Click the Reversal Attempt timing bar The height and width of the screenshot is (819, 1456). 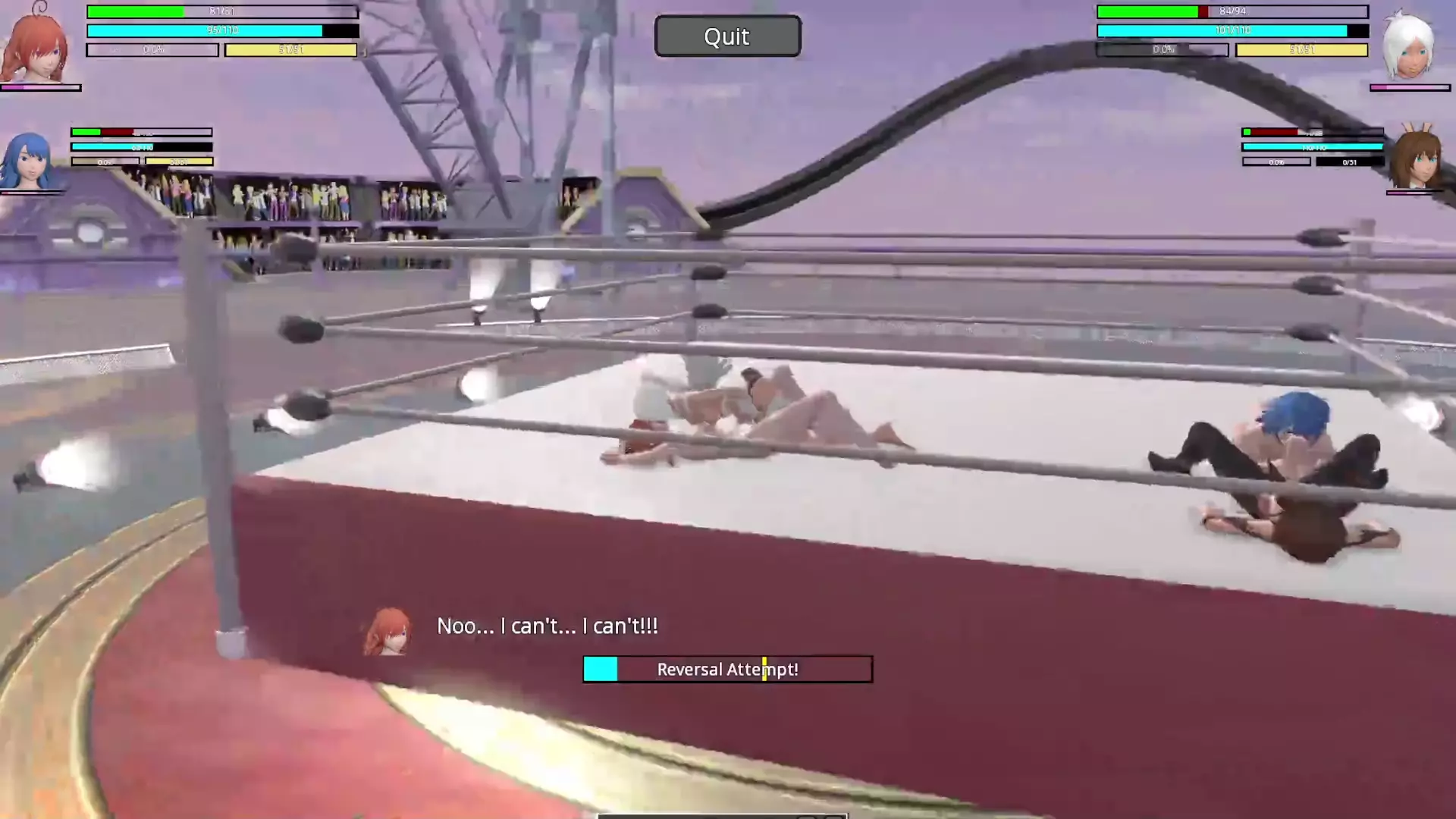[x=727, y=669]
